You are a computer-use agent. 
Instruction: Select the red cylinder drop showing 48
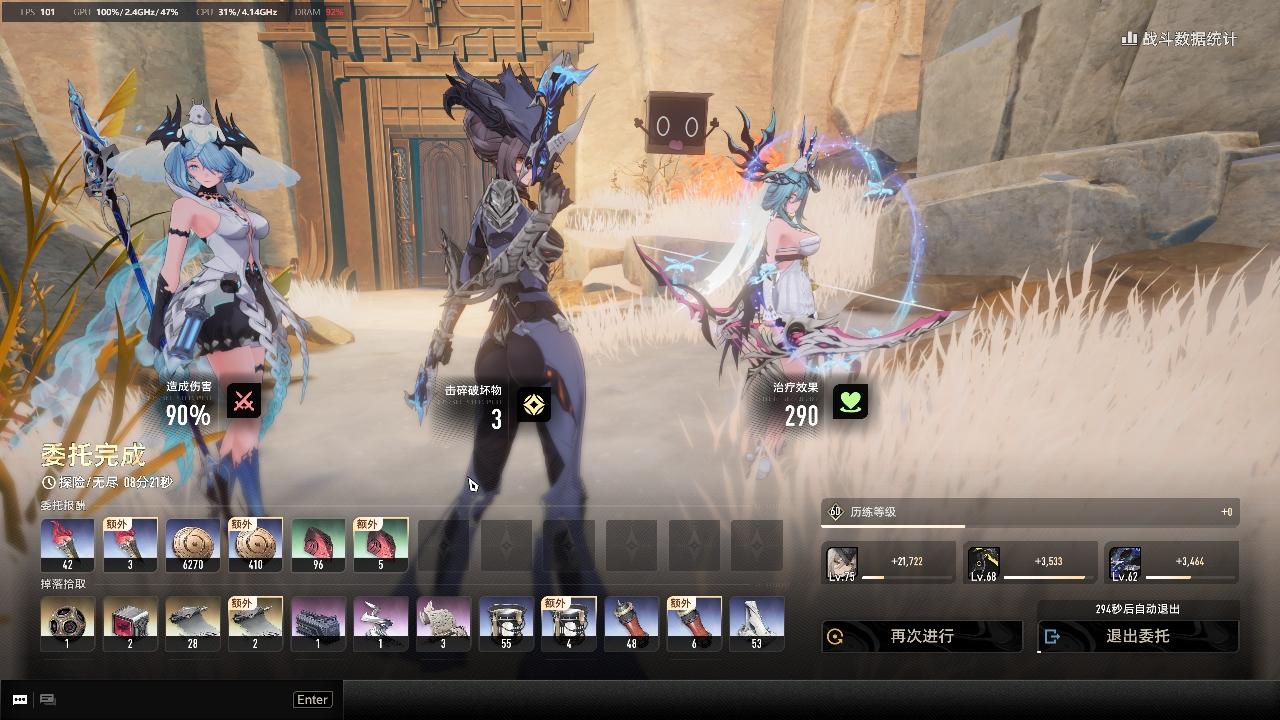[631, 624]
